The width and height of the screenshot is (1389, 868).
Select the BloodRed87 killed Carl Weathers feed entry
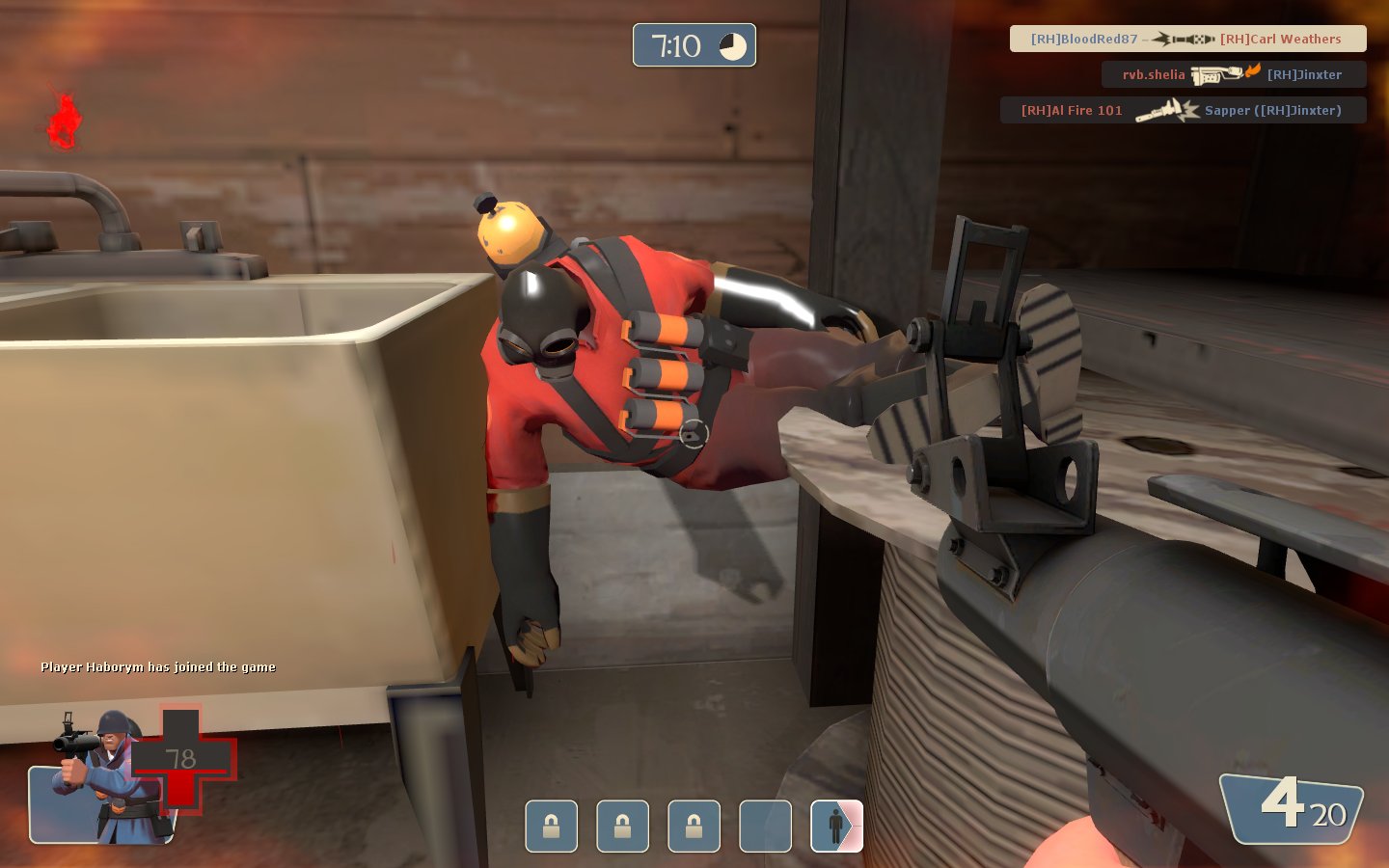coord(1187,39)
